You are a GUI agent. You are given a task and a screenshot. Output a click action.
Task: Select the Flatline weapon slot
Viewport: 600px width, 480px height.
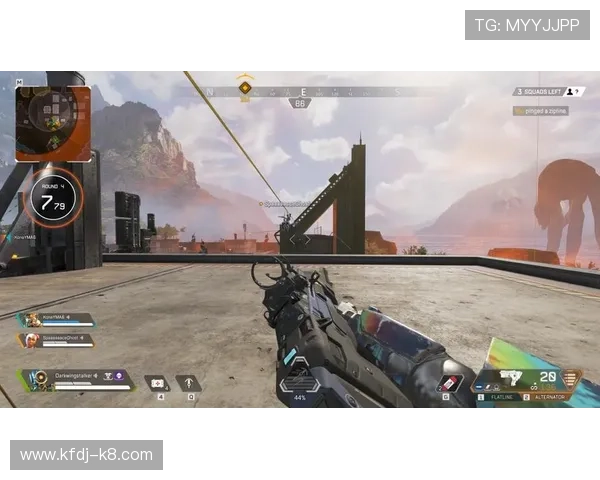(x=497, y=398)
